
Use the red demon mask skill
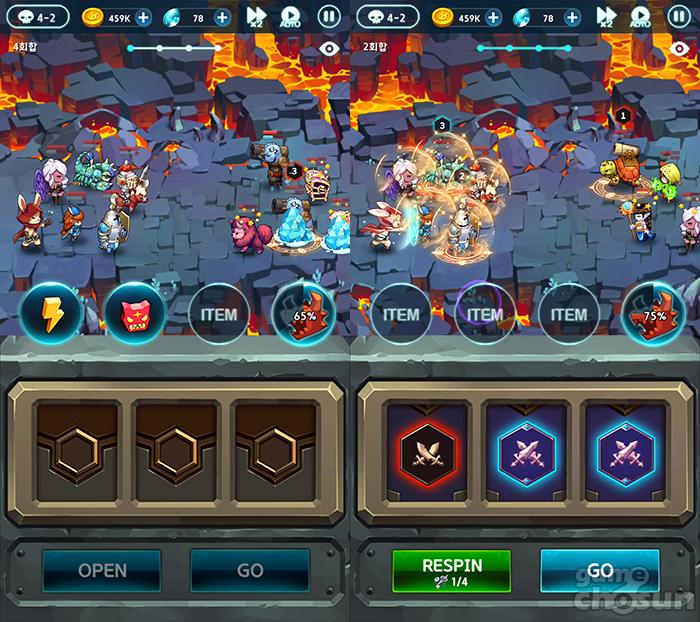135,315
